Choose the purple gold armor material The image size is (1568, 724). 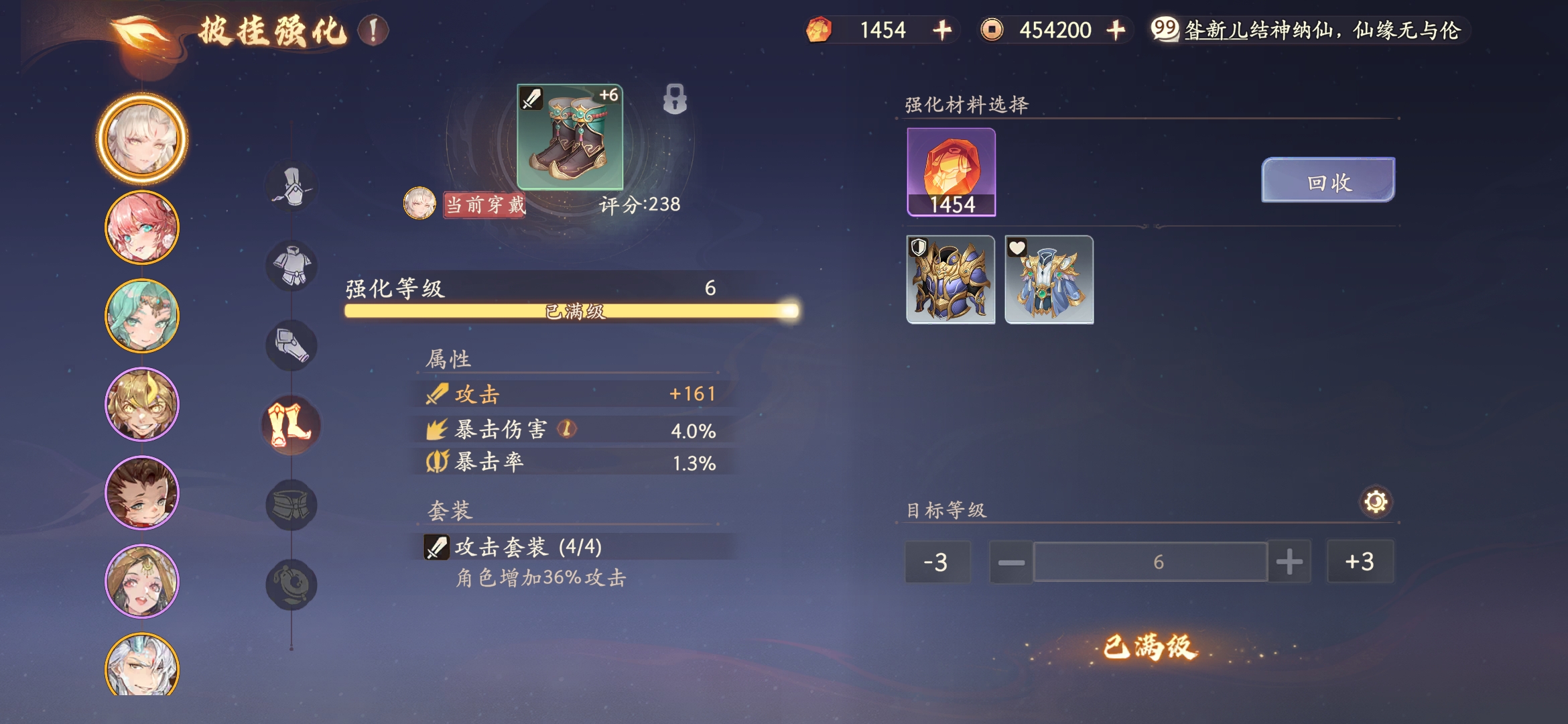(x=951, y=280)
